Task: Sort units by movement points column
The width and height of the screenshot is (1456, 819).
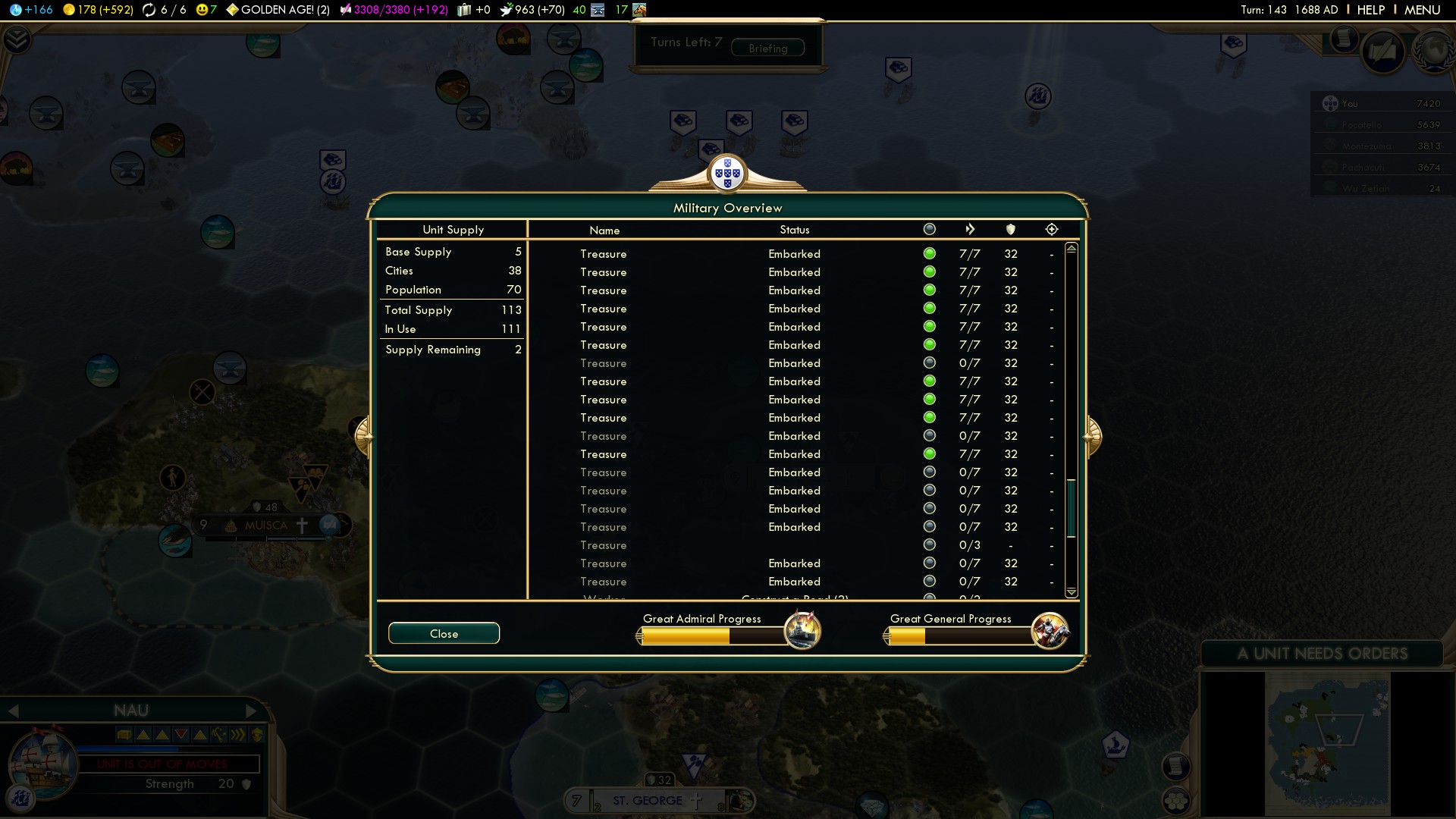Action: (x=970, y=229)
